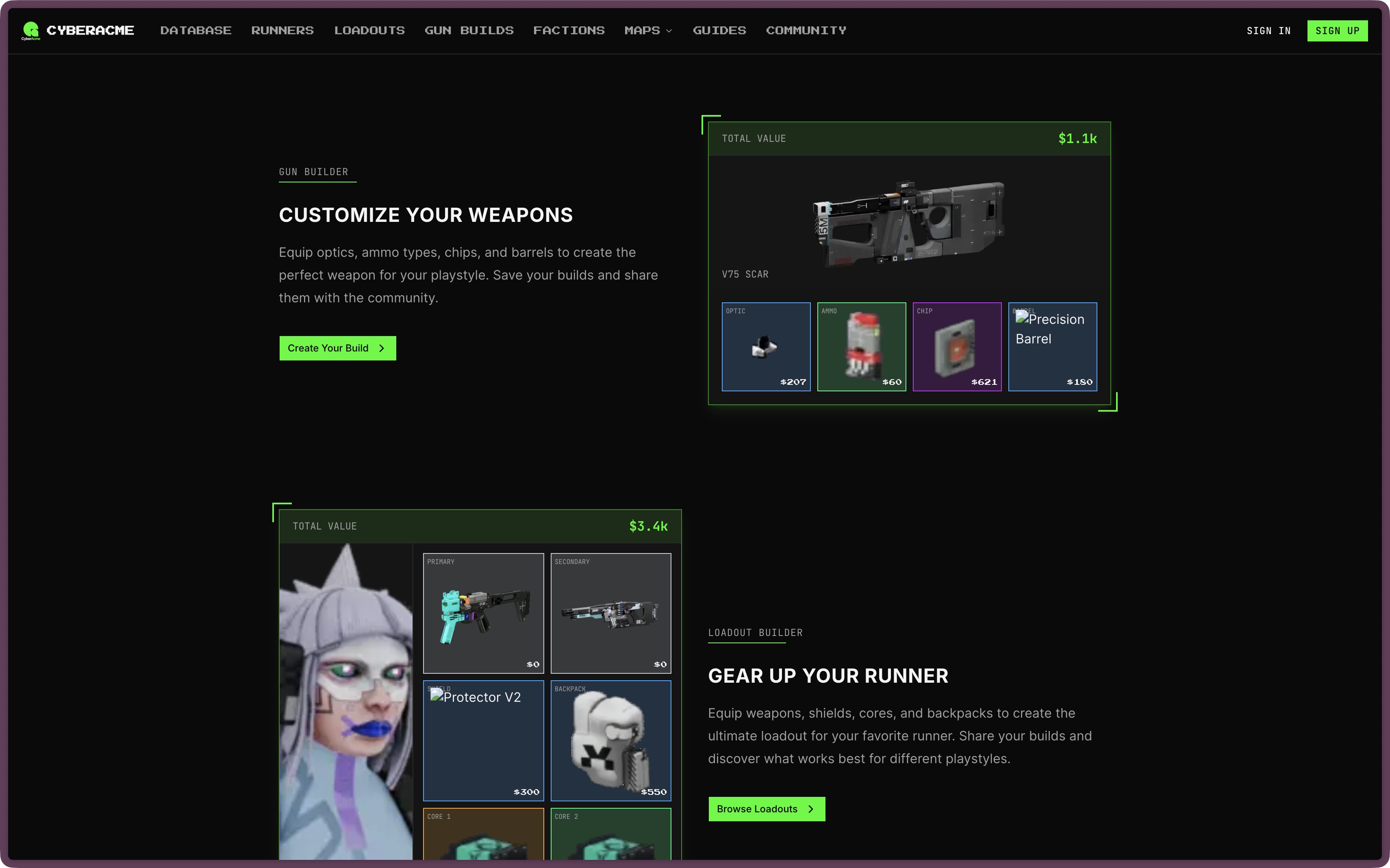The image size is (1390, 868).
Task: Select the Chip attachment priced $621
Action: 956,347
